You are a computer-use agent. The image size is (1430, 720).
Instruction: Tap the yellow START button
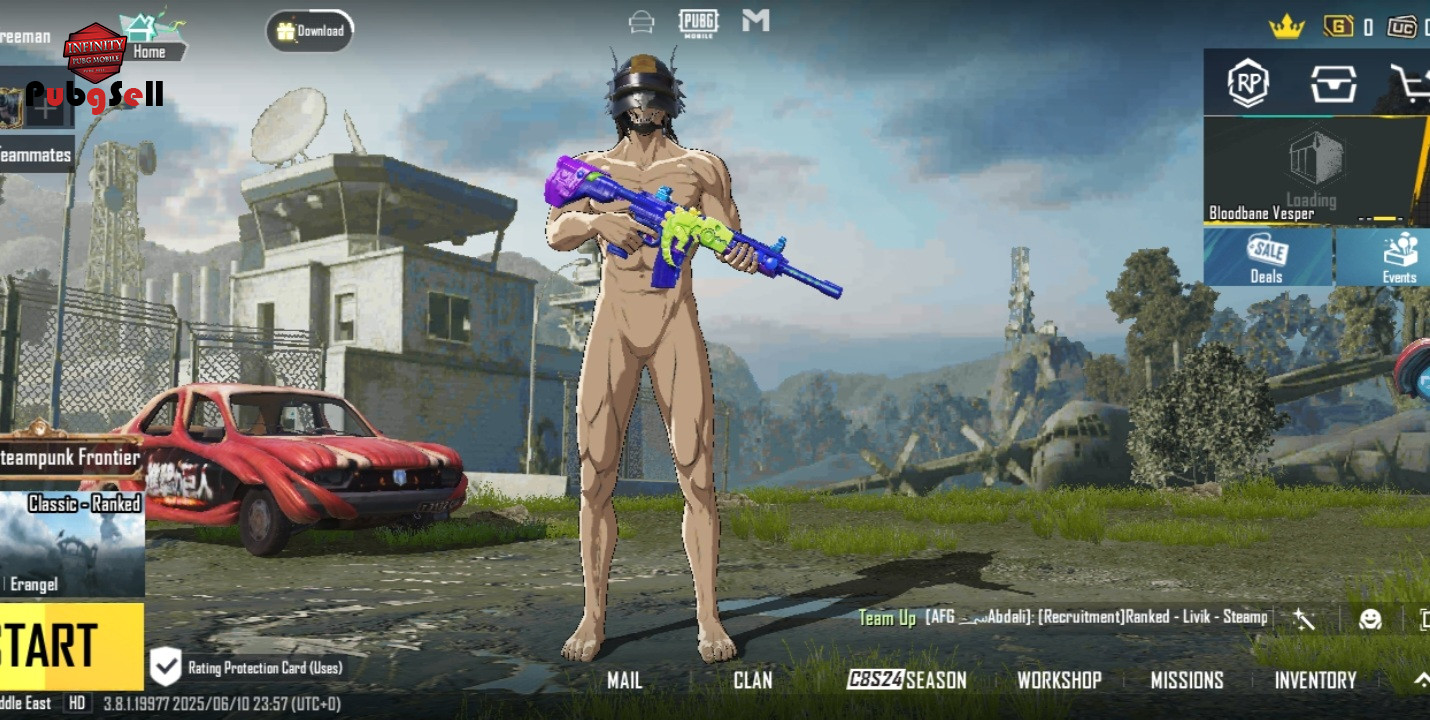(x=70, y=646)
